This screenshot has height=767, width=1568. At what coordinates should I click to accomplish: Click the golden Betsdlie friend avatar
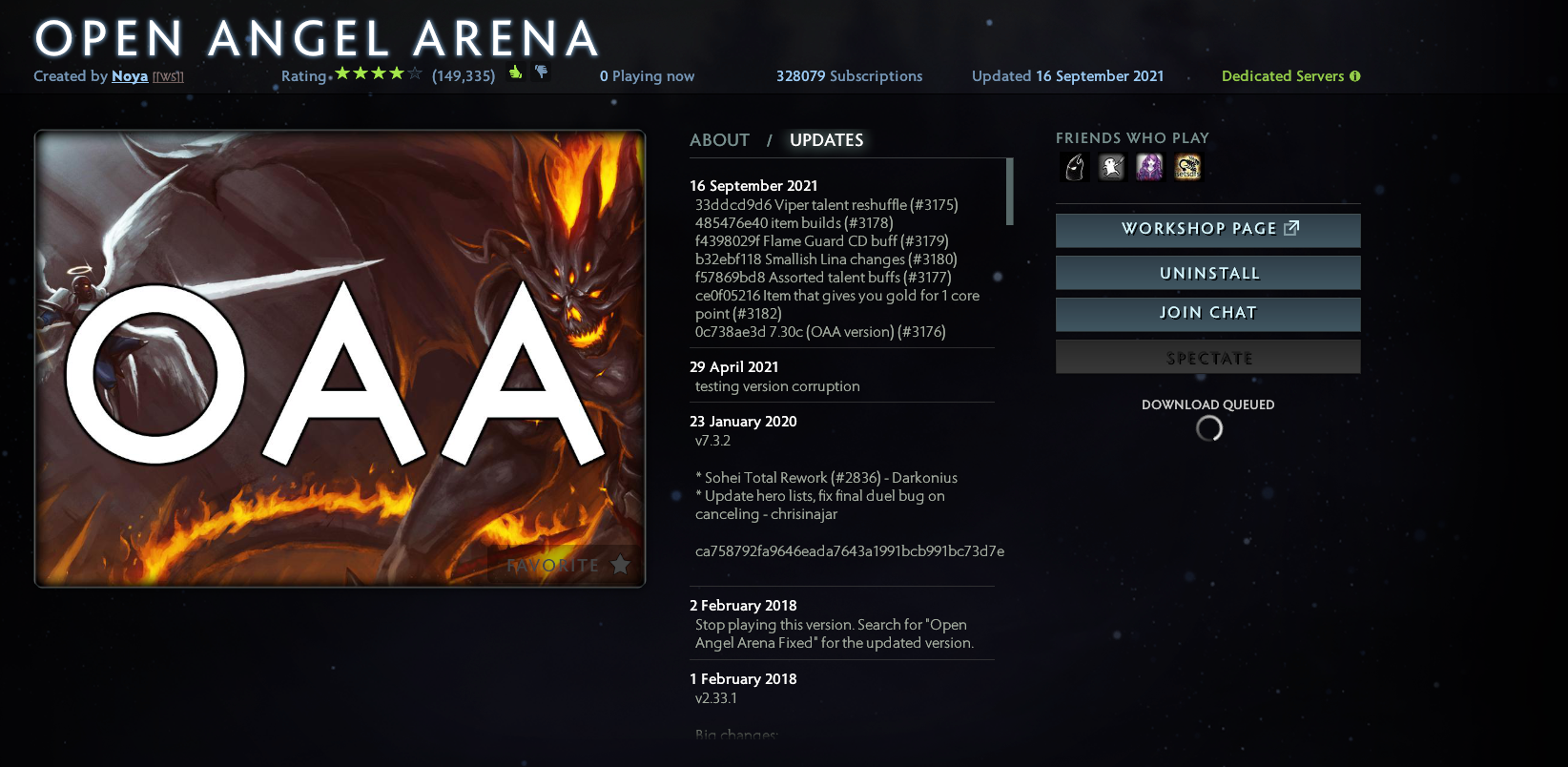1187,166
